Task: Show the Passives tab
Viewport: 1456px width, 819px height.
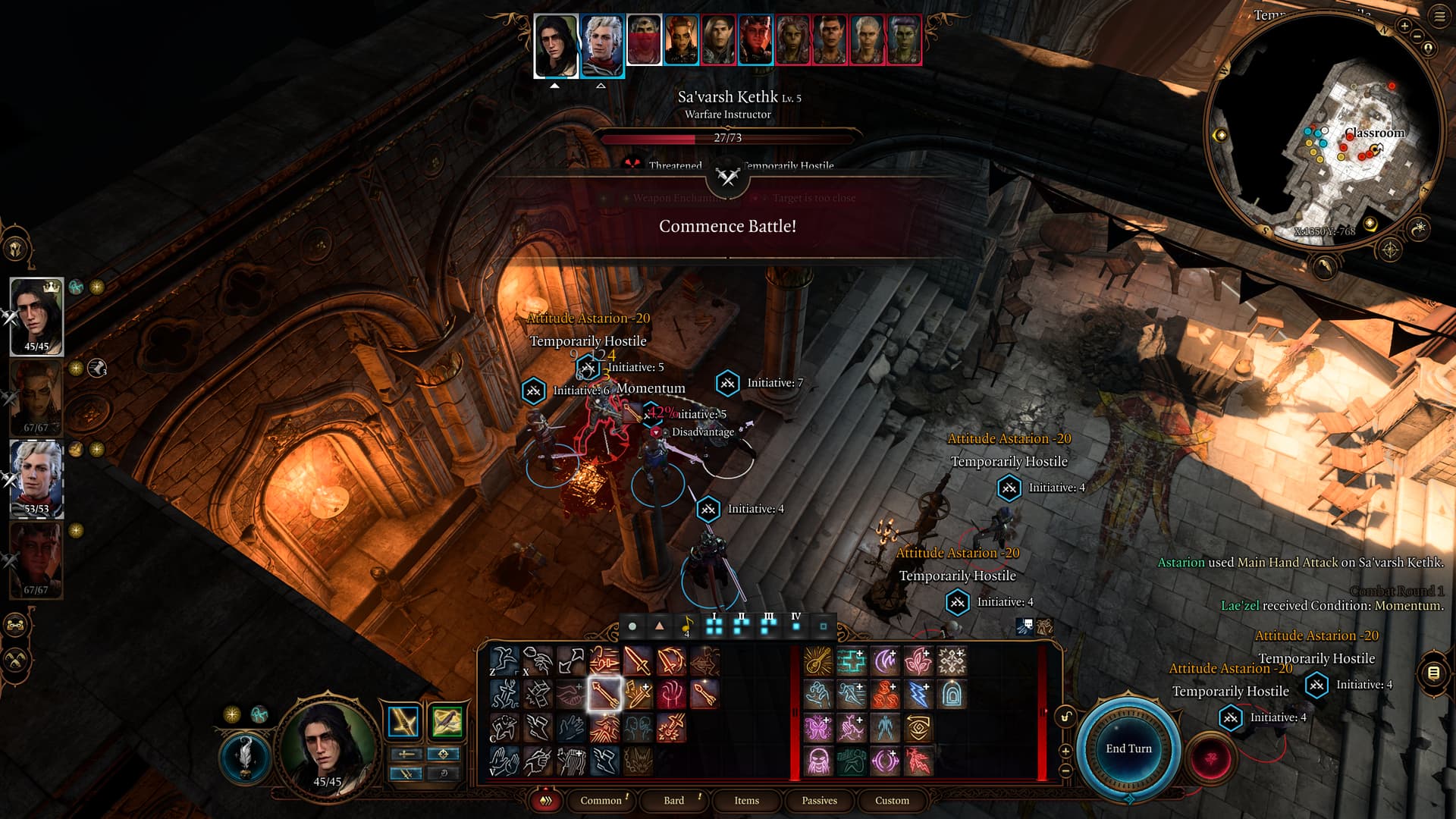Action: point(819,800)
